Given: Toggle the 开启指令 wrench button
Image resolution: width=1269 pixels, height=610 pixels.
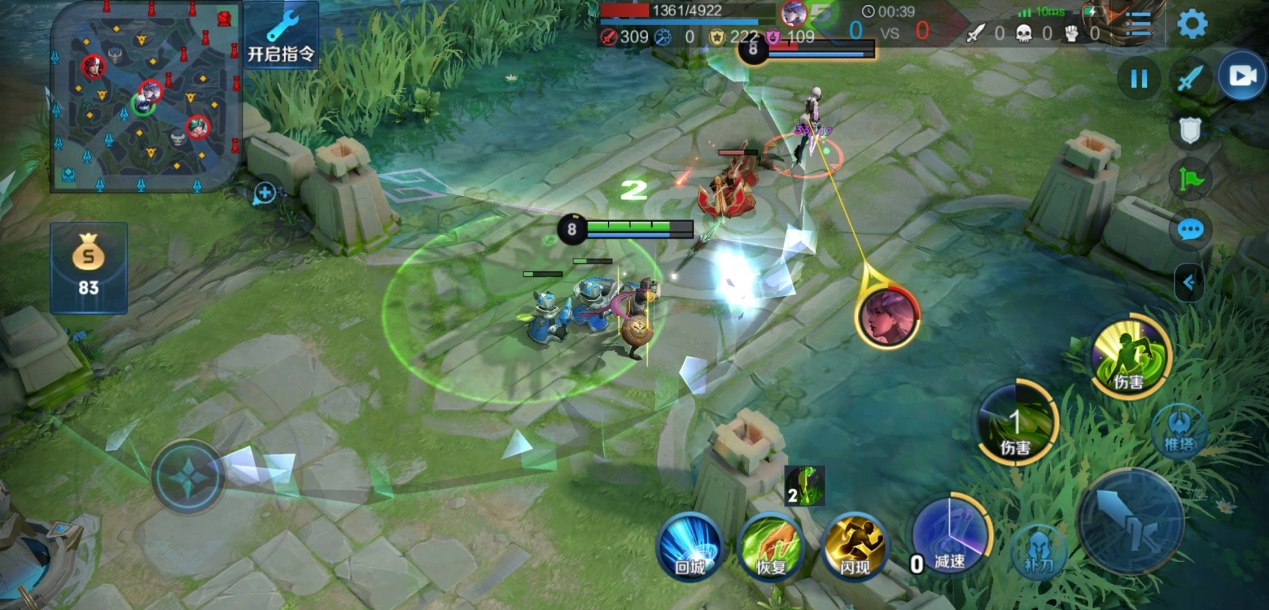Looking at the screenshot, I should [x=281, y=36].
